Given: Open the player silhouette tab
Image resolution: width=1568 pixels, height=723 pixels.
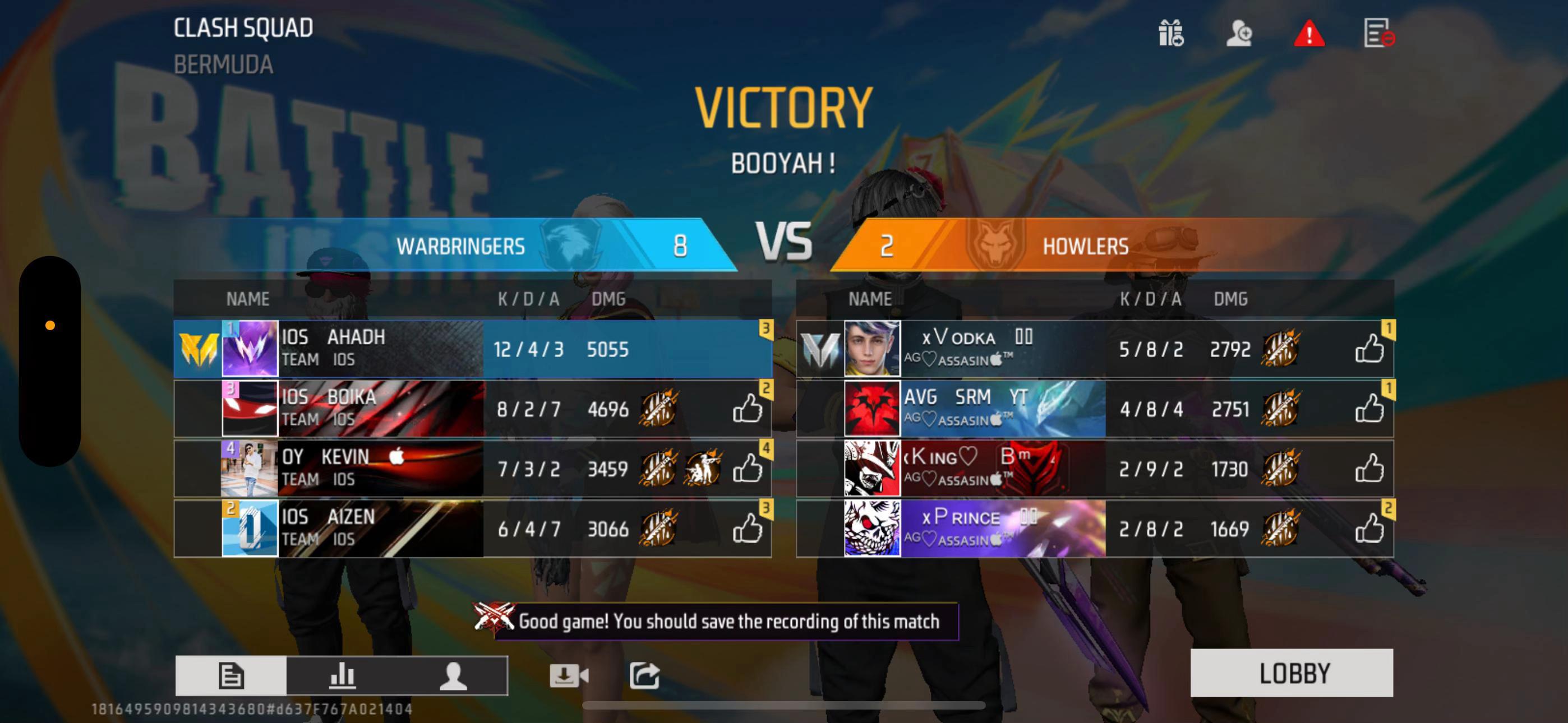Looking at the screenshot, I should click(453, 675).
